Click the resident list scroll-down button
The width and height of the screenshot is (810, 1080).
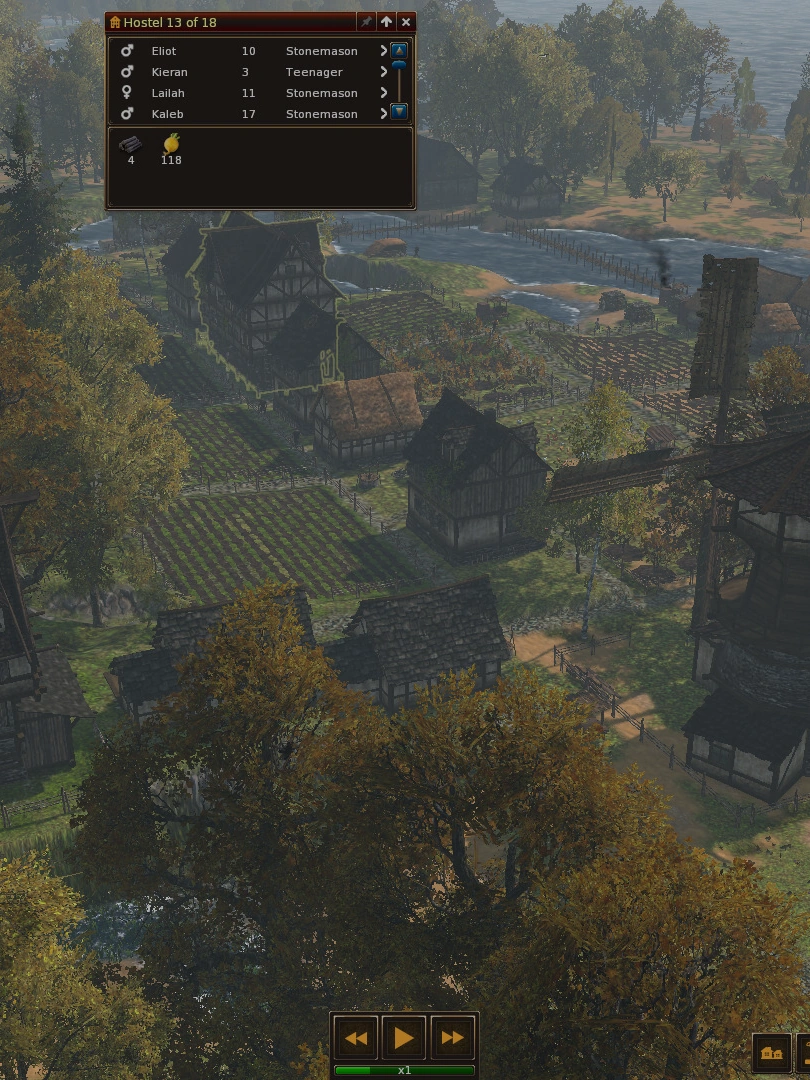[399, 112]
